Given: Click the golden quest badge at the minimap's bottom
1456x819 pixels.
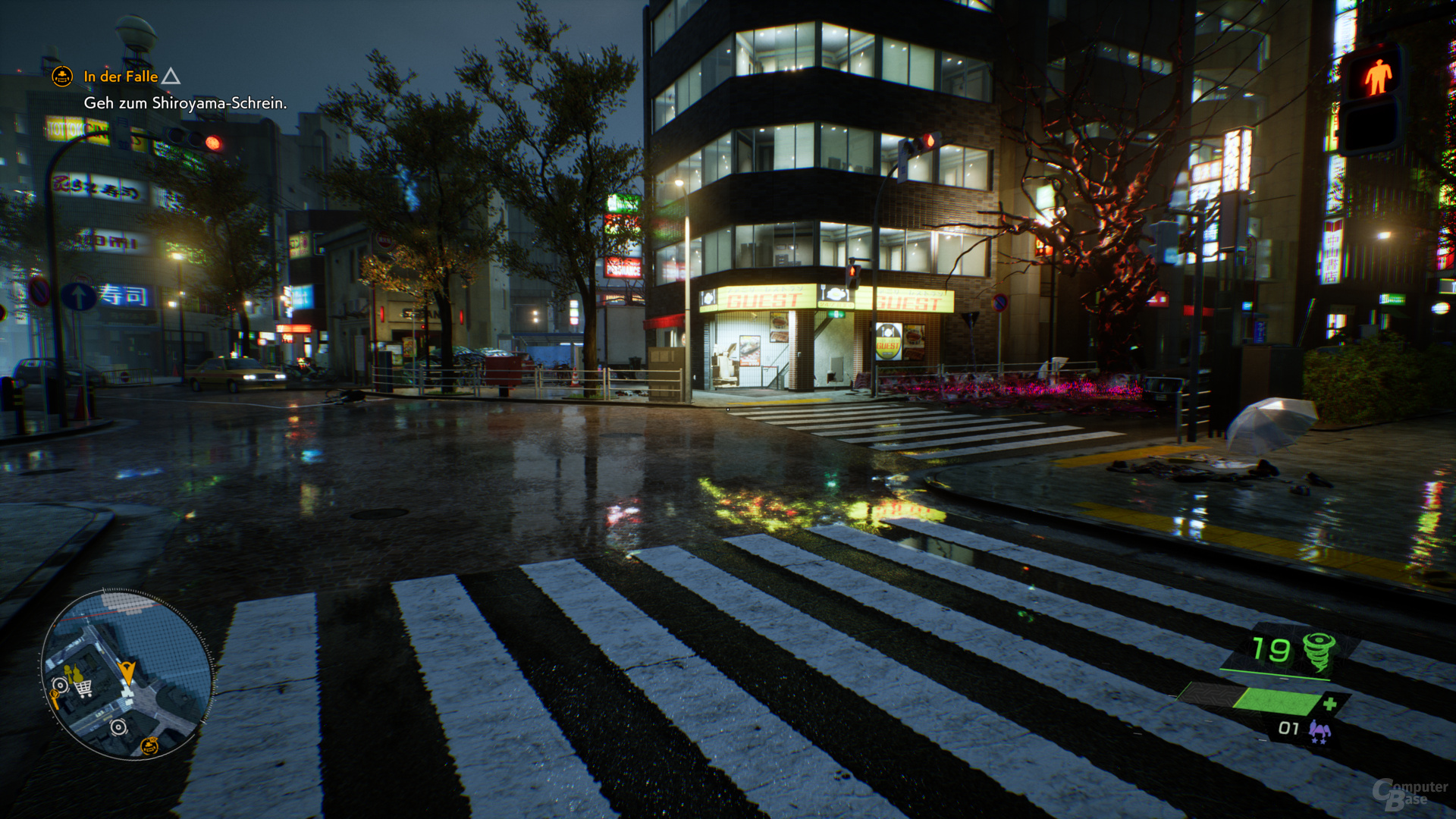Looking at the screenshot, I should tap(149, 746).
